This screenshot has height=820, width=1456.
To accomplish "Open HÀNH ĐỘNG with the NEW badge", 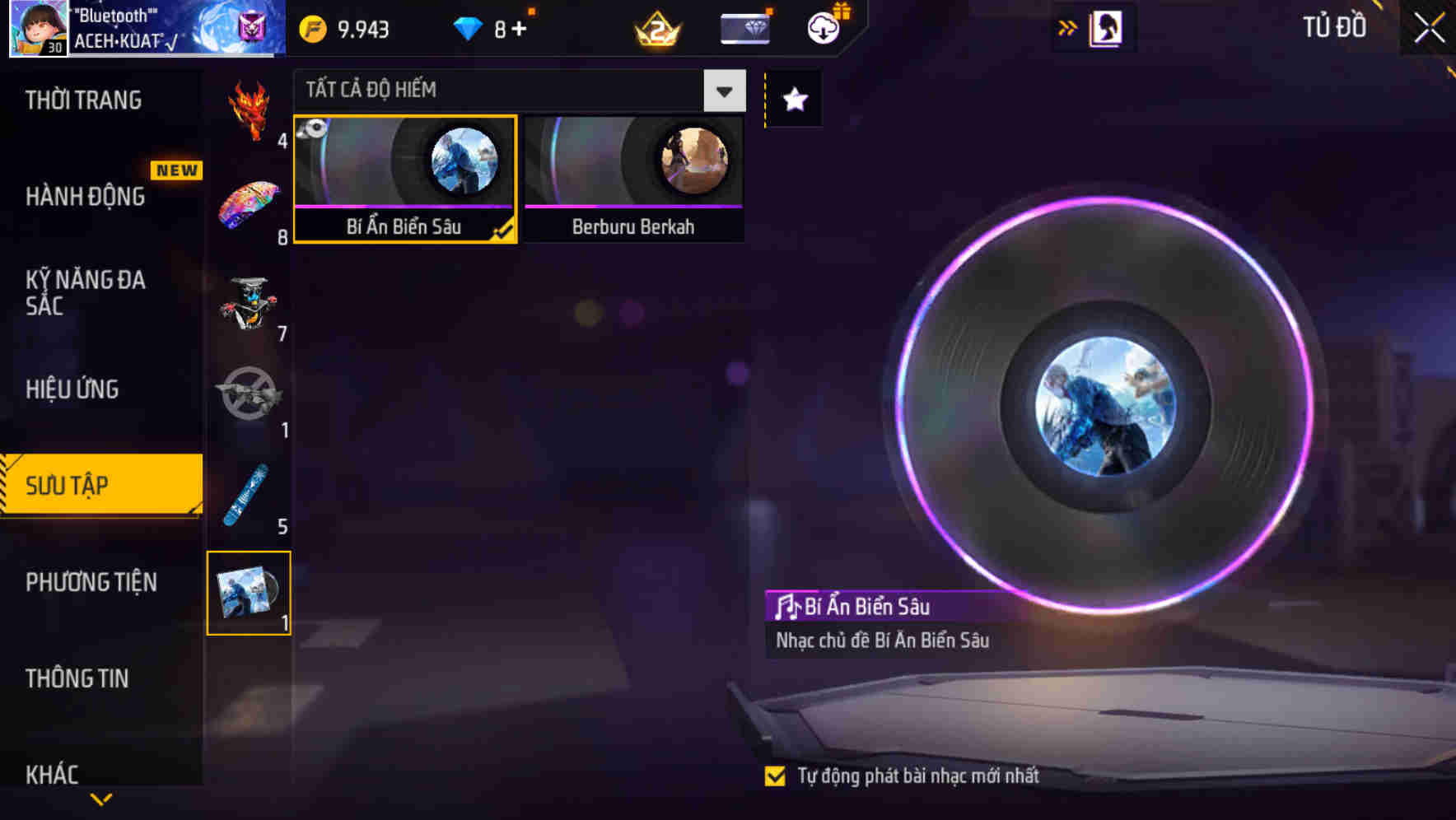I will tap(86, 197).
